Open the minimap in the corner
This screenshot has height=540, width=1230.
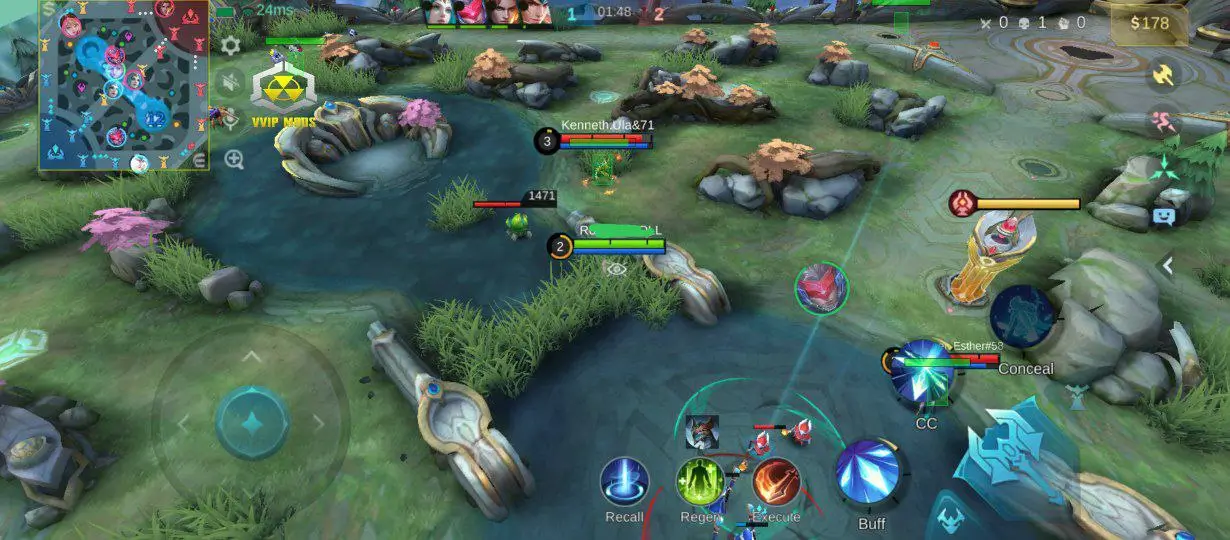pyautogui.click(x=123, y=85)
